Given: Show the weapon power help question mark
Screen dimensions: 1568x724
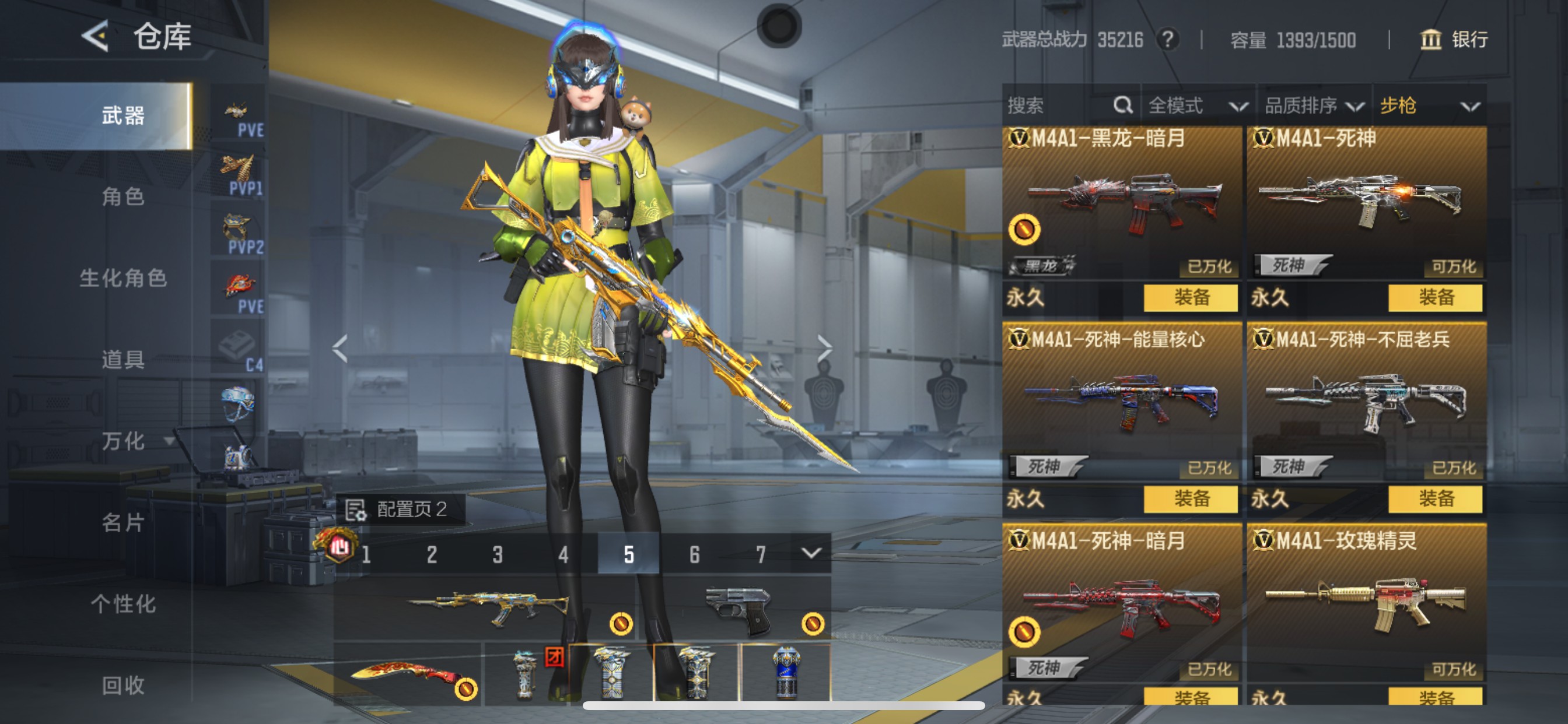Looking at the screenshot, I should click(1167, 40).
